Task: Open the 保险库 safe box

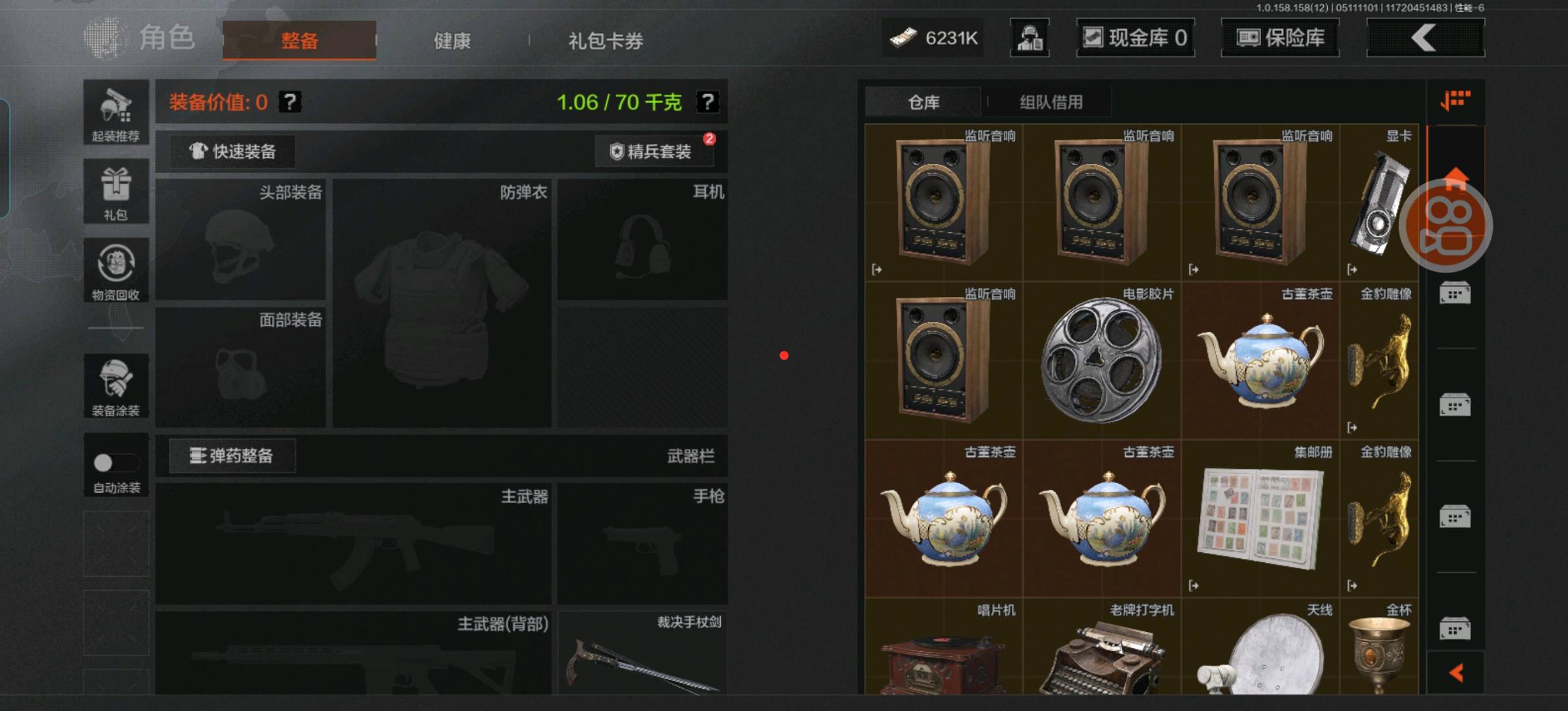Action: 1280,38
